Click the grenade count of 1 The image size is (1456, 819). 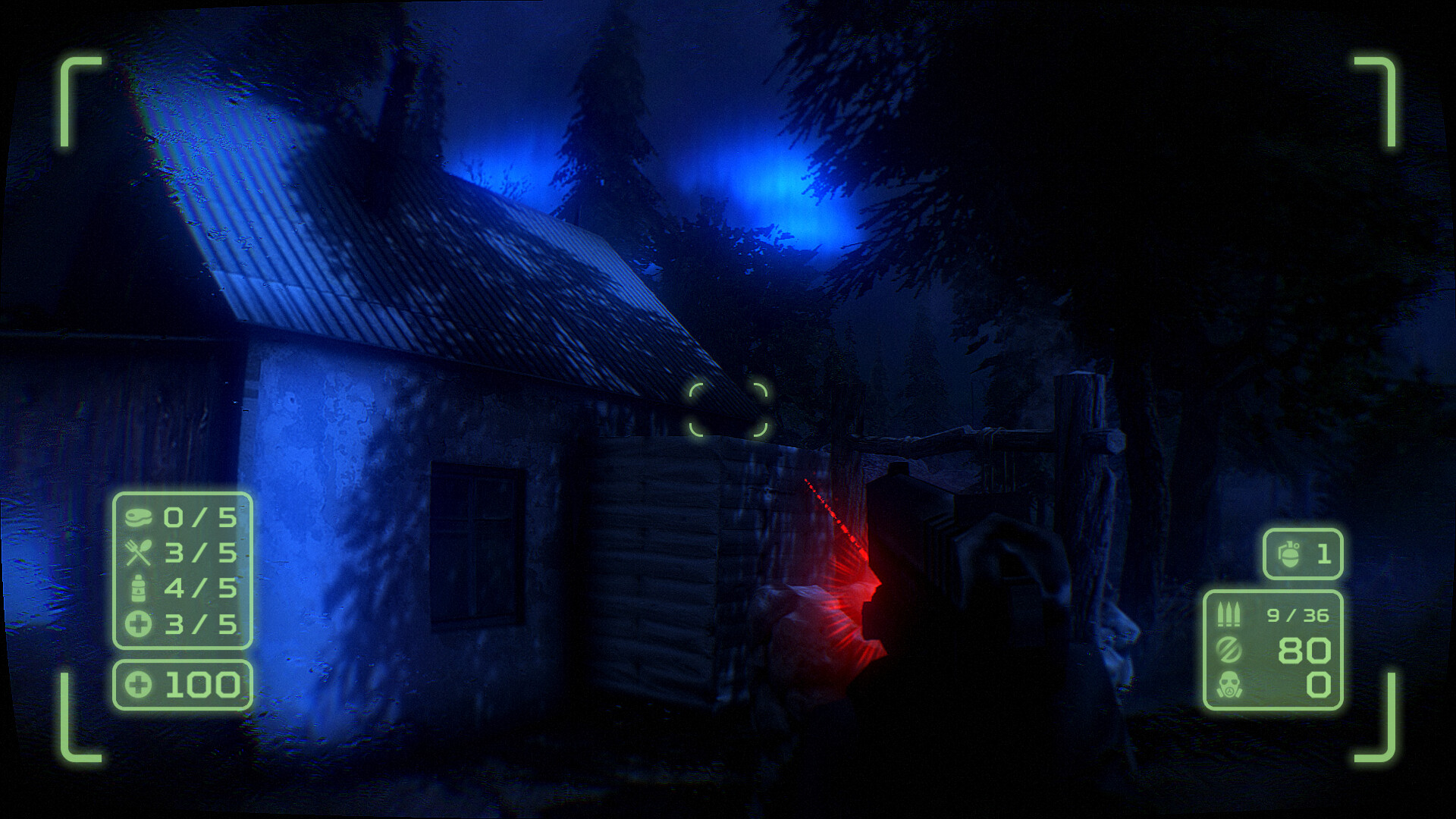(x=1326, y=555)
